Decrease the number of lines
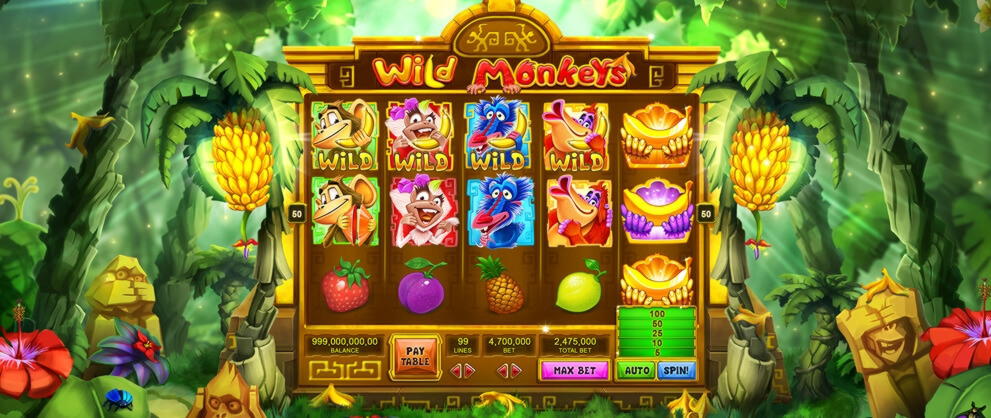The image size is (991, 418). [x=456, y=371]
